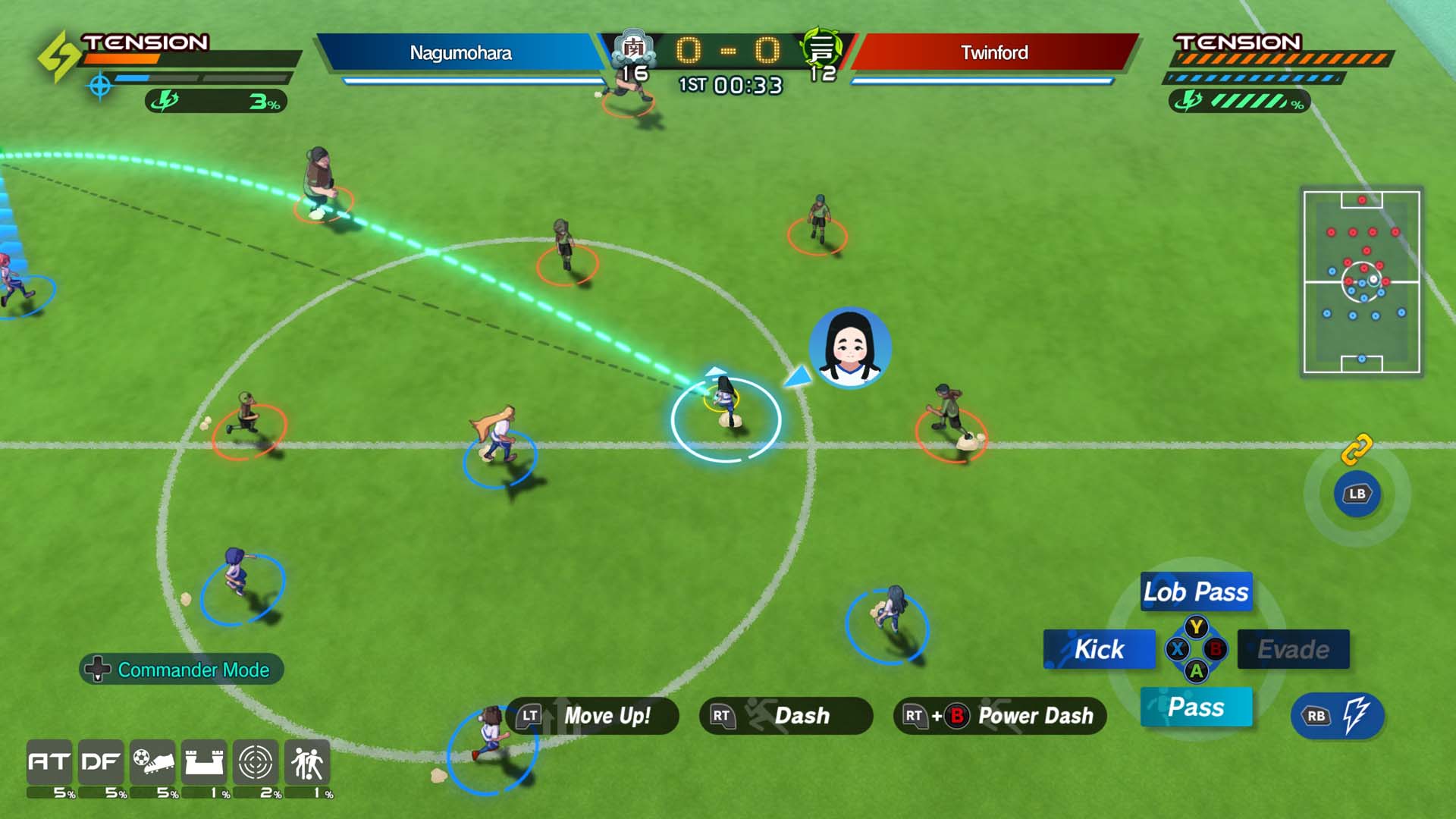The height and width of the screenshot is (819, 1456).
Task: Choose the Kick action
Action: coord(1098,650)
